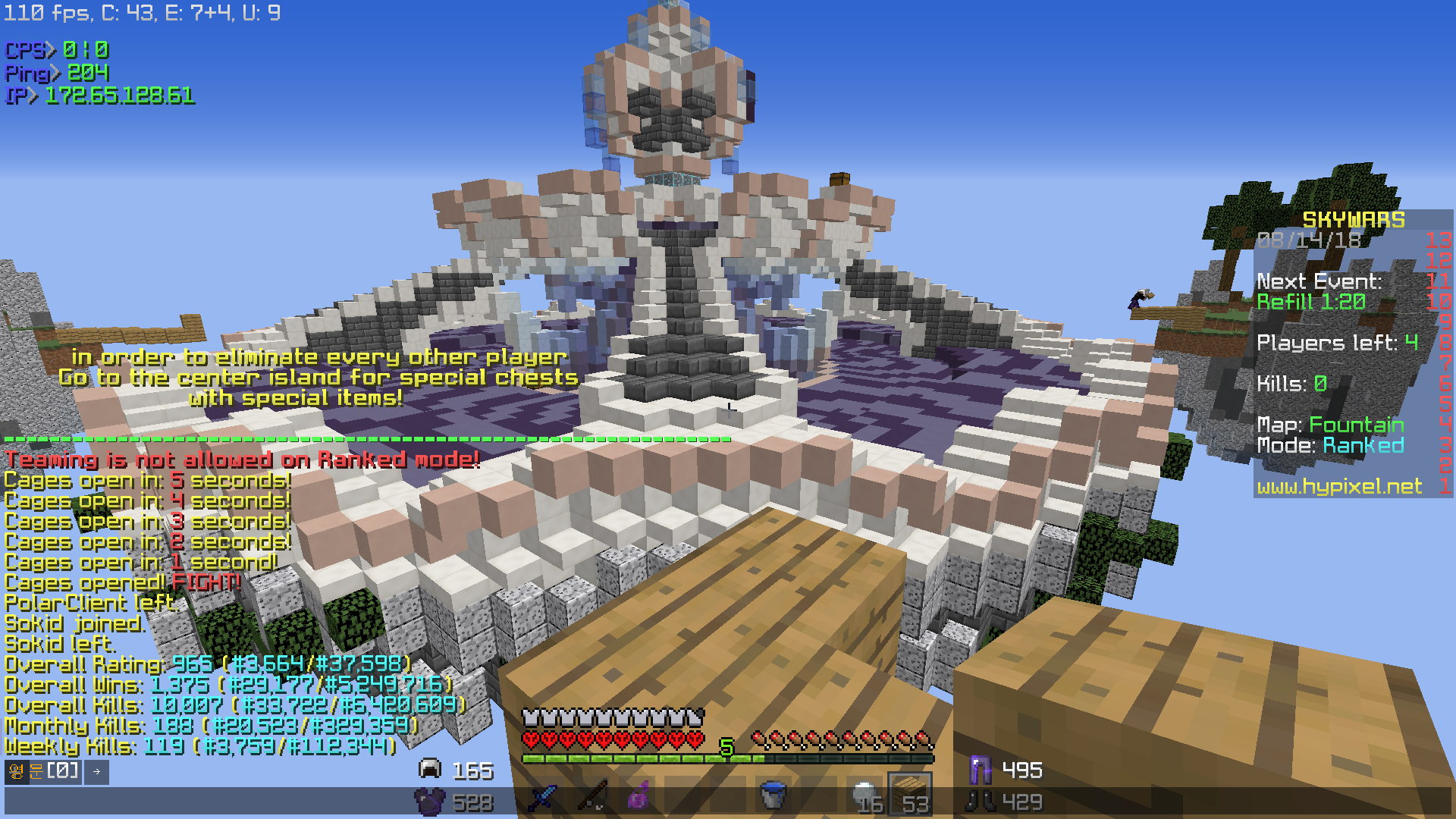Image resolution: width=1456 pixels, height=819 pixels.
Task: Select the diamond sword hotbar slot
Action: [x=543, y=797]
